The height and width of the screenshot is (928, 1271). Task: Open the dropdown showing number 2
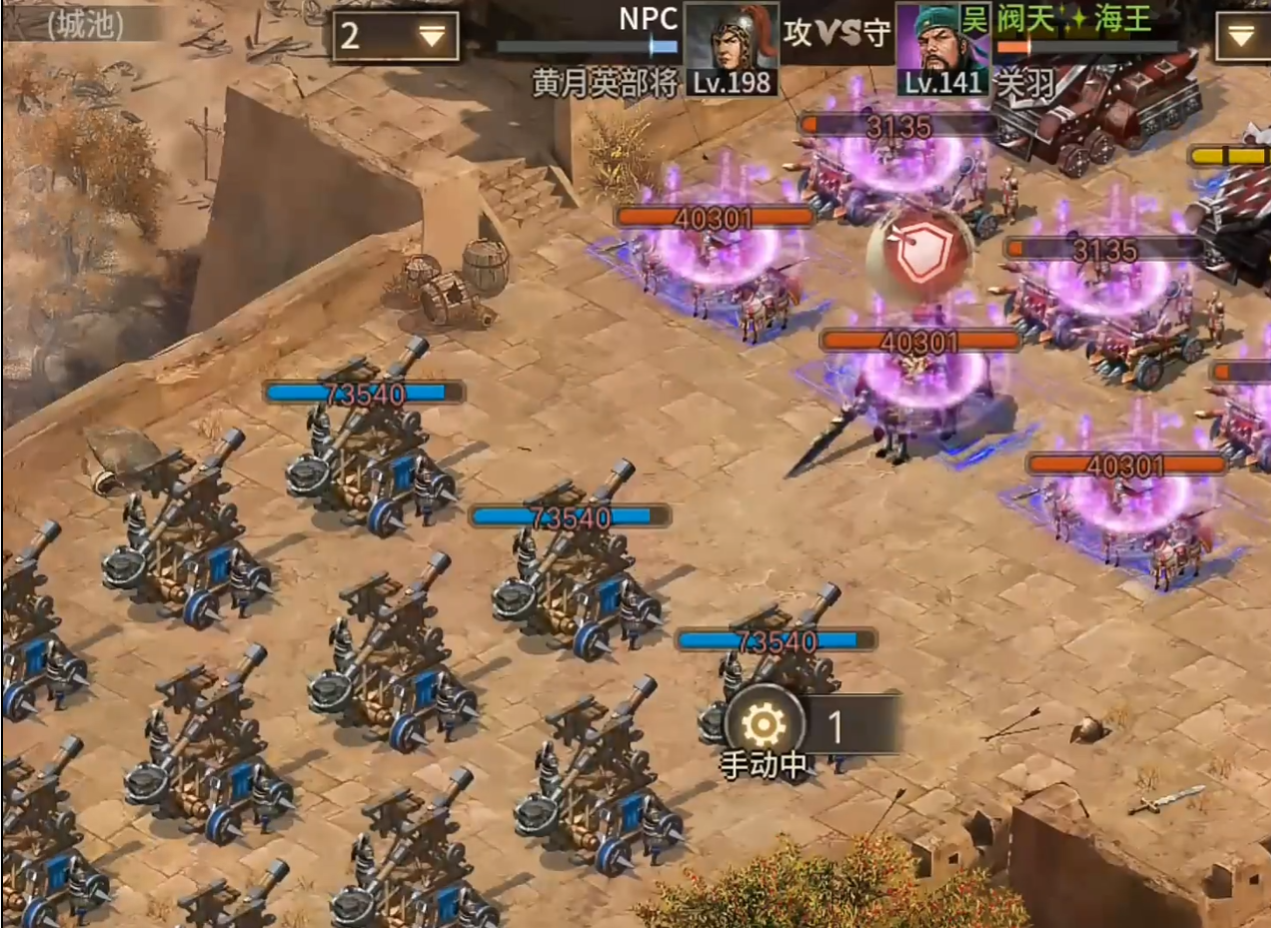coord(395,37)
